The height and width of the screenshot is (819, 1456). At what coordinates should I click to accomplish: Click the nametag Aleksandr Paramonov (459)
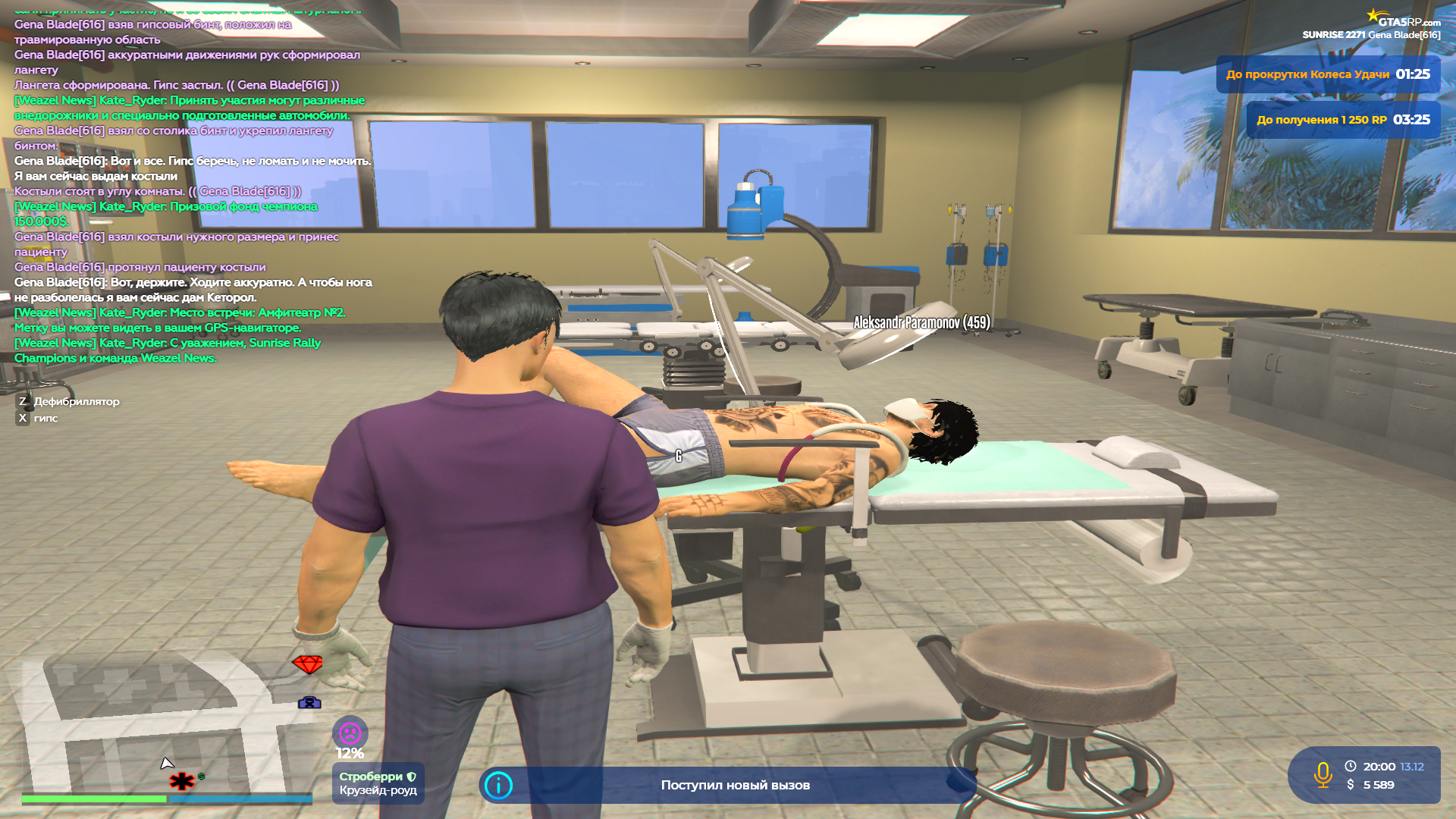921,322
